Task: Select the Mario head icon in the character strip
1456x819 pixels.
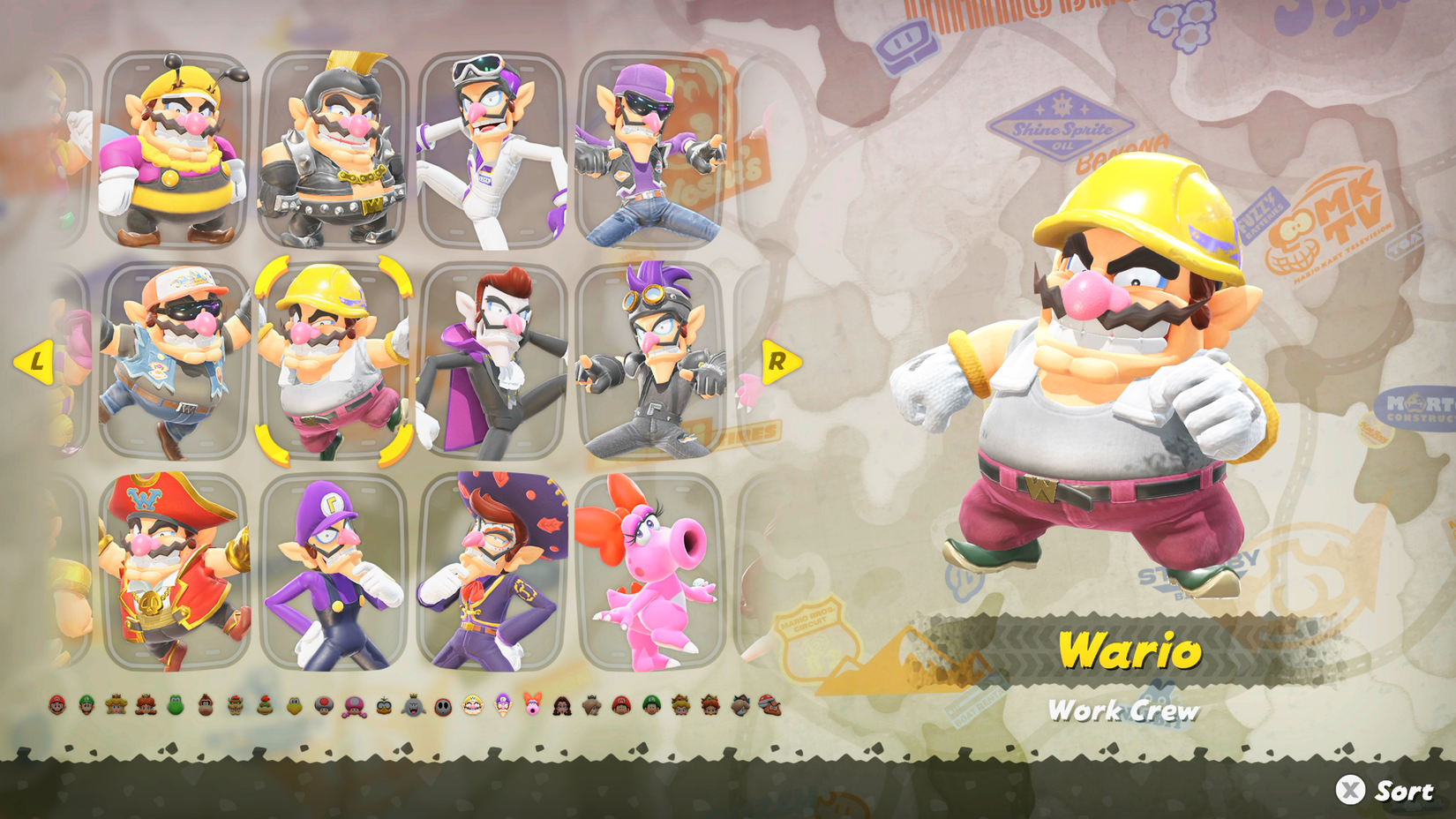Action: click(56, 704)
